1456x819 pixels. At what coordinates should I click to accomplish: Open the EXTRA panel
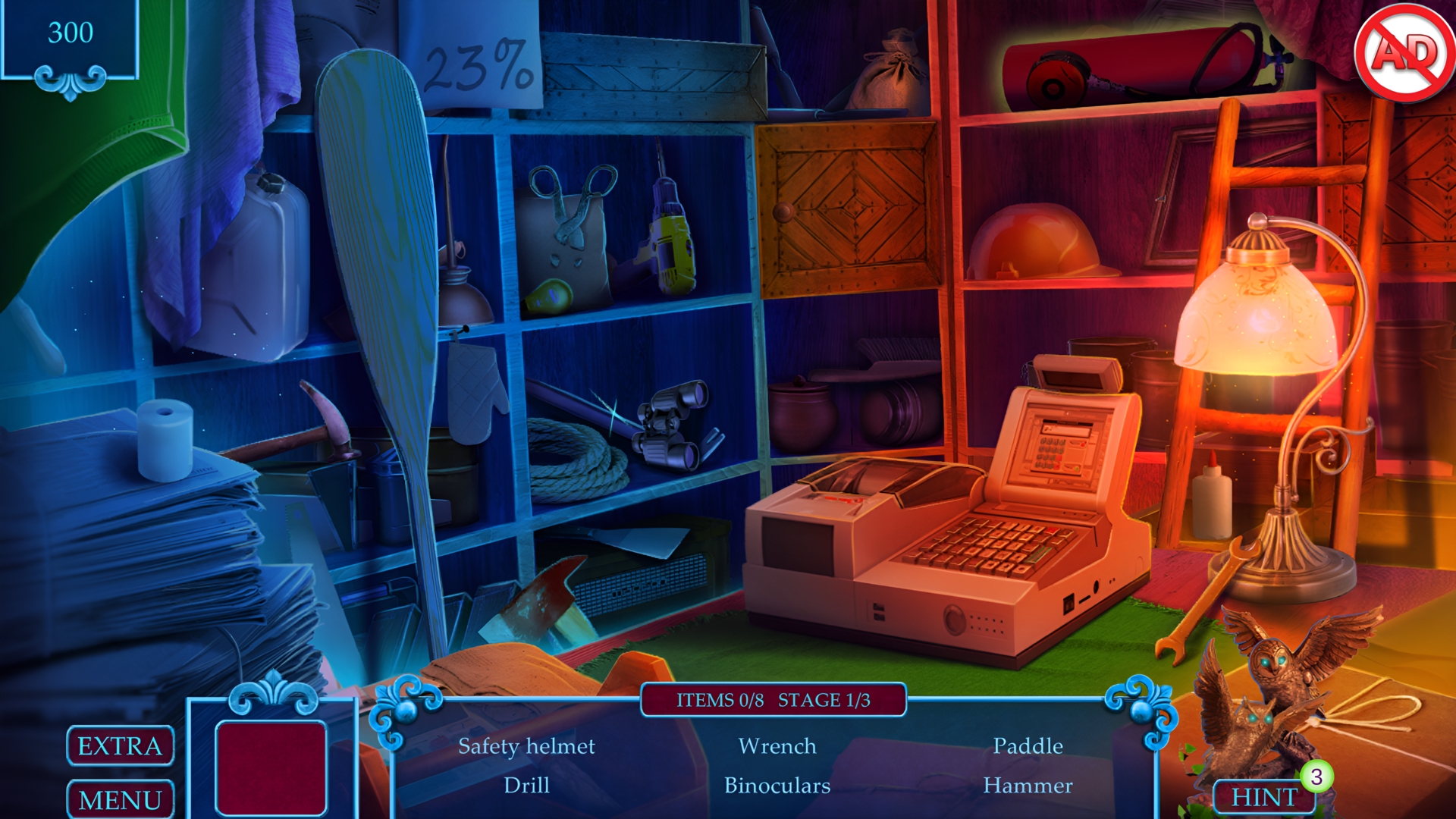click(119, 746)
